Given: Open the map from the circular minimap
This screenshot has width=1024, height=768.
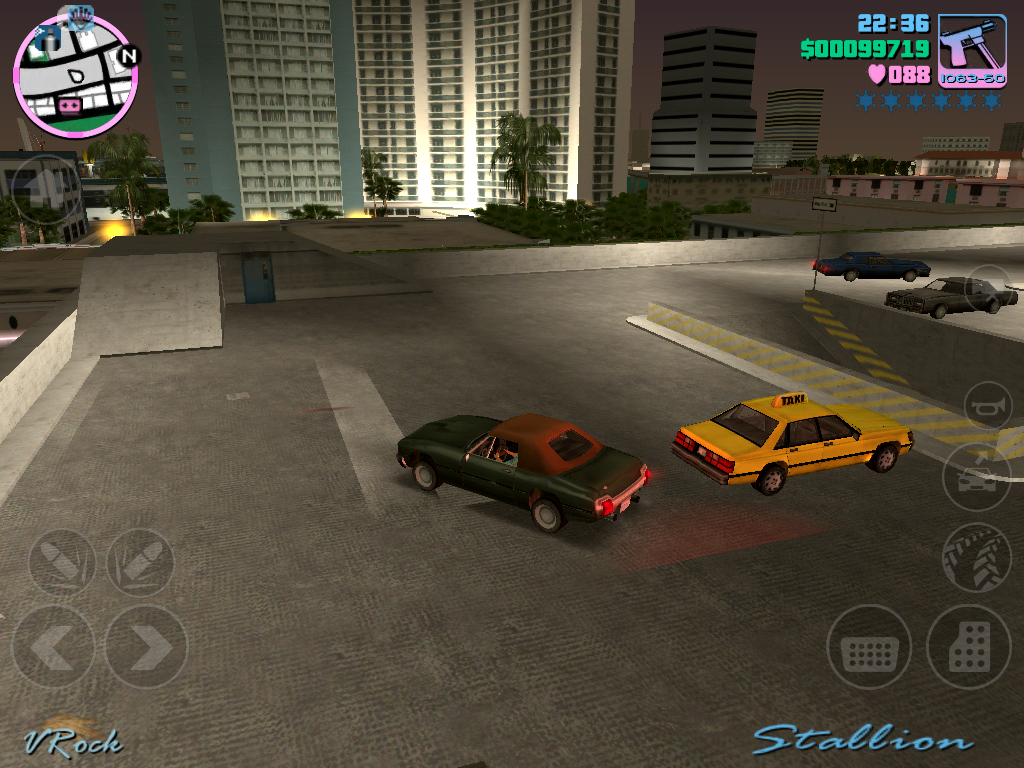Looking at the screenshot, I should coord(75,77).
